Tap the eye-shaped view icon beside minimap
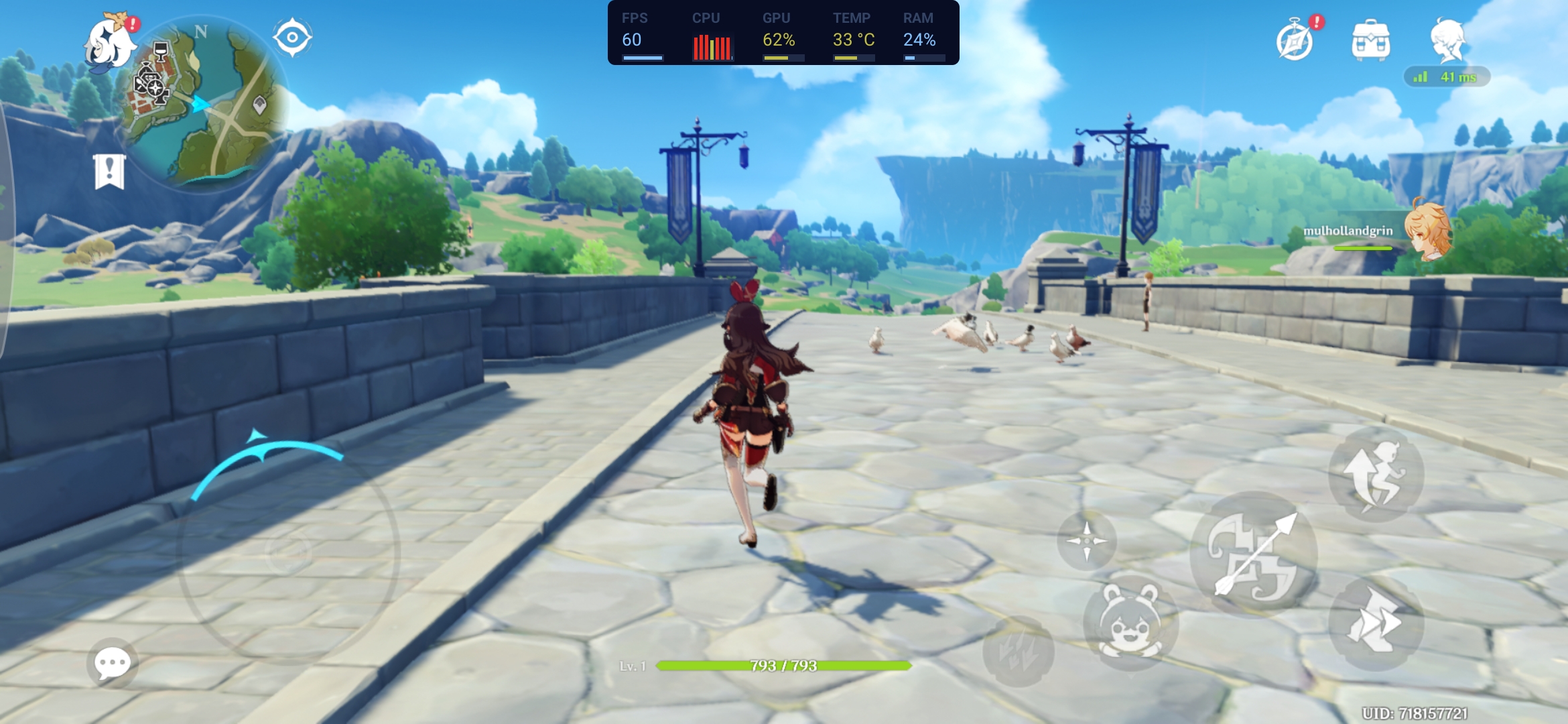The height and width of the screenshot is (724, 1568). click(x=292, y=37)
